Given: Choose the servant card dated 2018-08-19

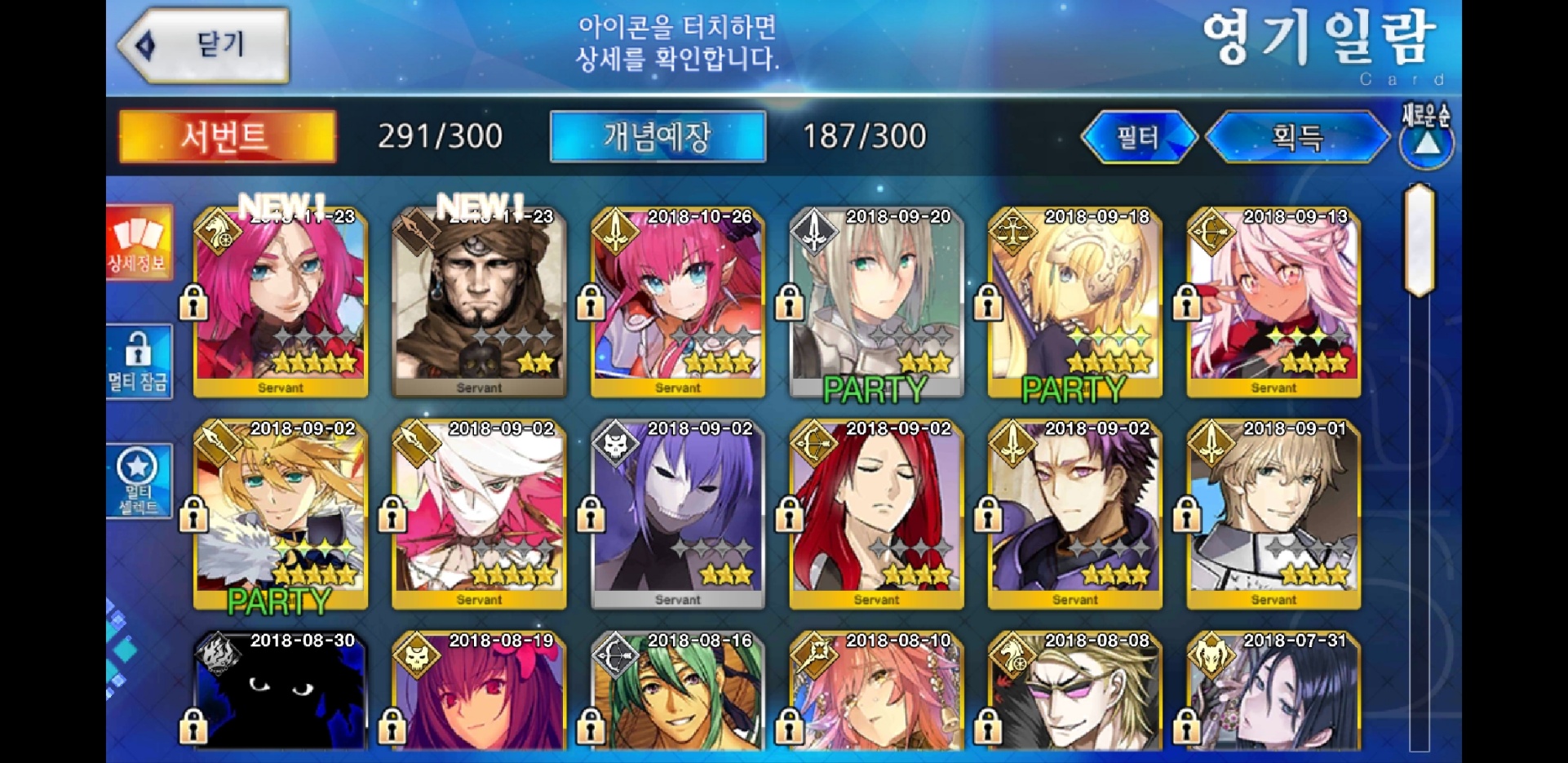Looking at the screenshot, I should [480, 692].
